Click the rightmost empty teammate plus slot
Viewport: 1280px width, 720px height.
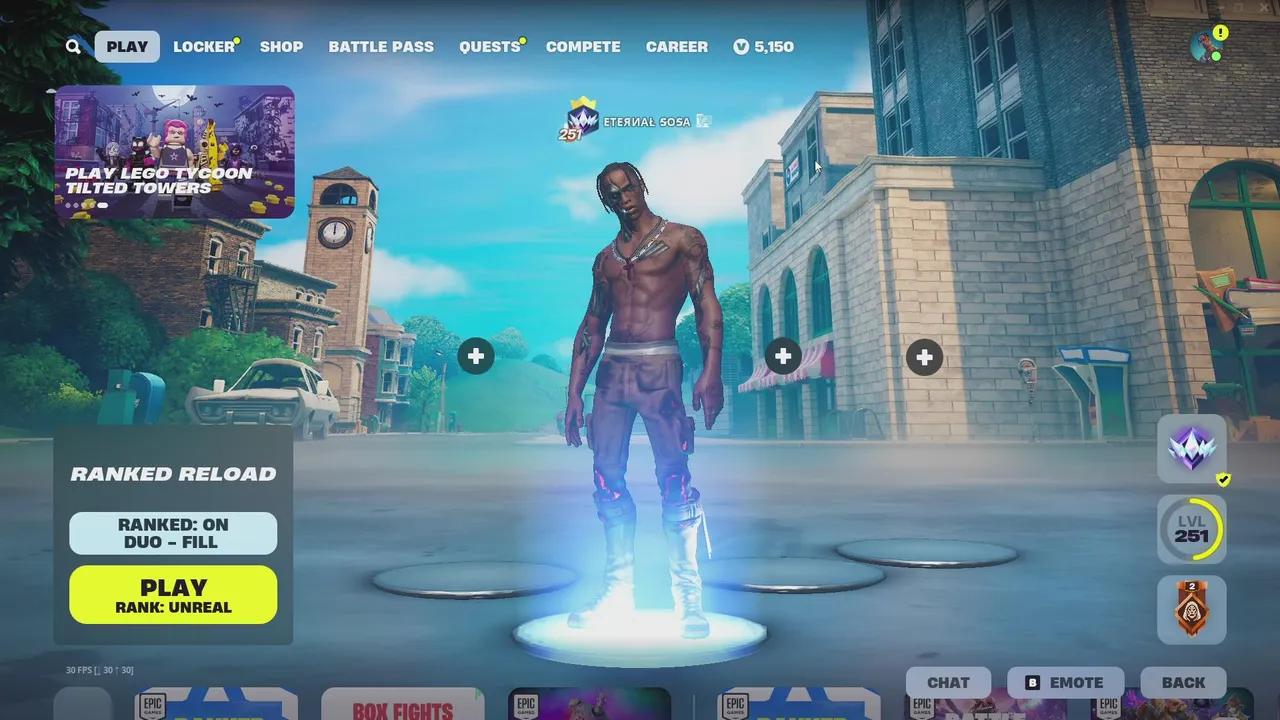click(924, 356)
